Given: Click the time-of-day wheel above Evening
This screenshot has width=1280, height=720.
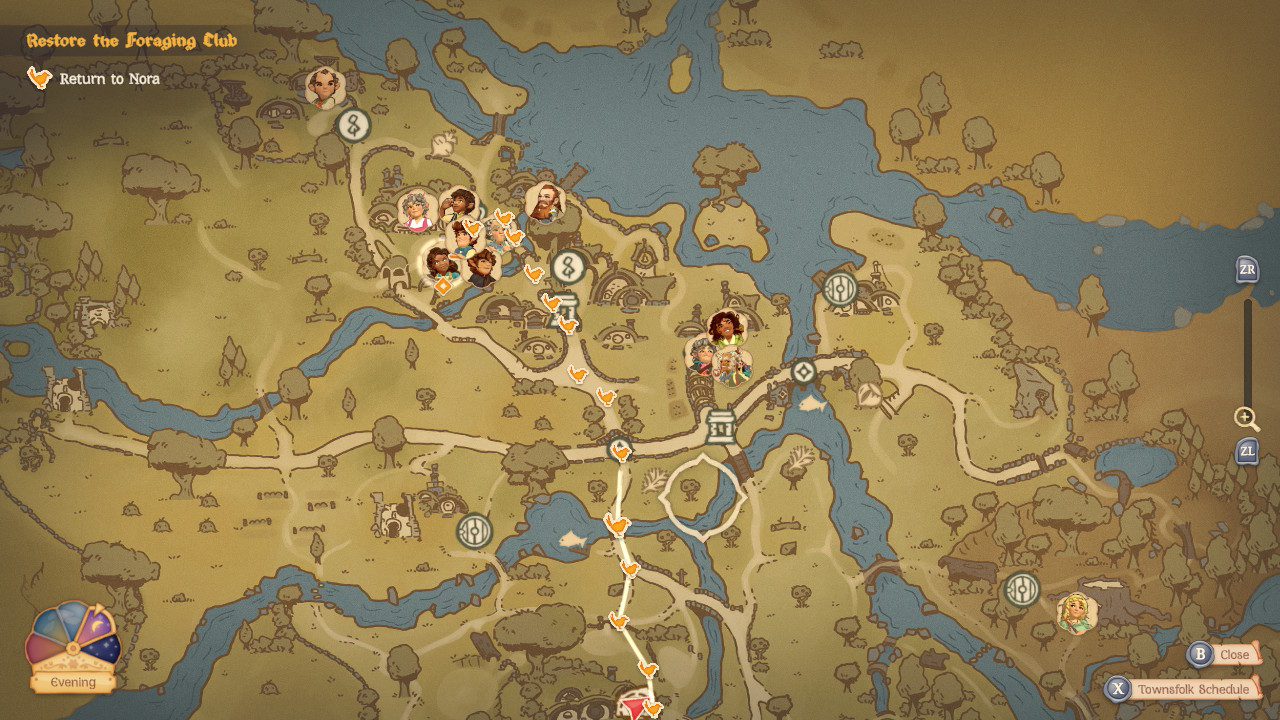Looking at the screenshot, I should tap(73, 638).
